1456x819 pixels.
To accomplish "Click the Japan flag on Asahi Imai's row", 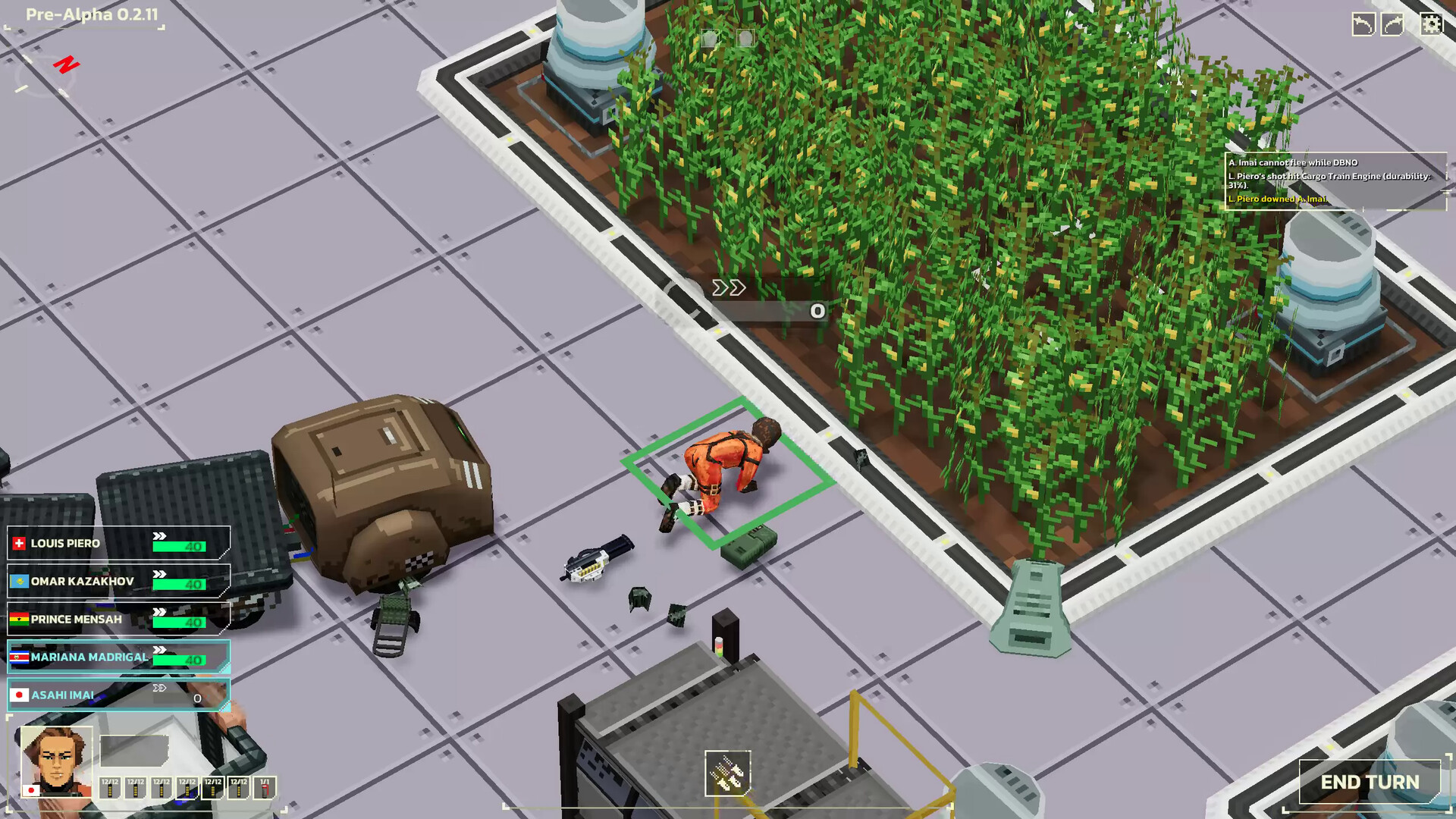I will pyautogui.click(x=18, y=694).
